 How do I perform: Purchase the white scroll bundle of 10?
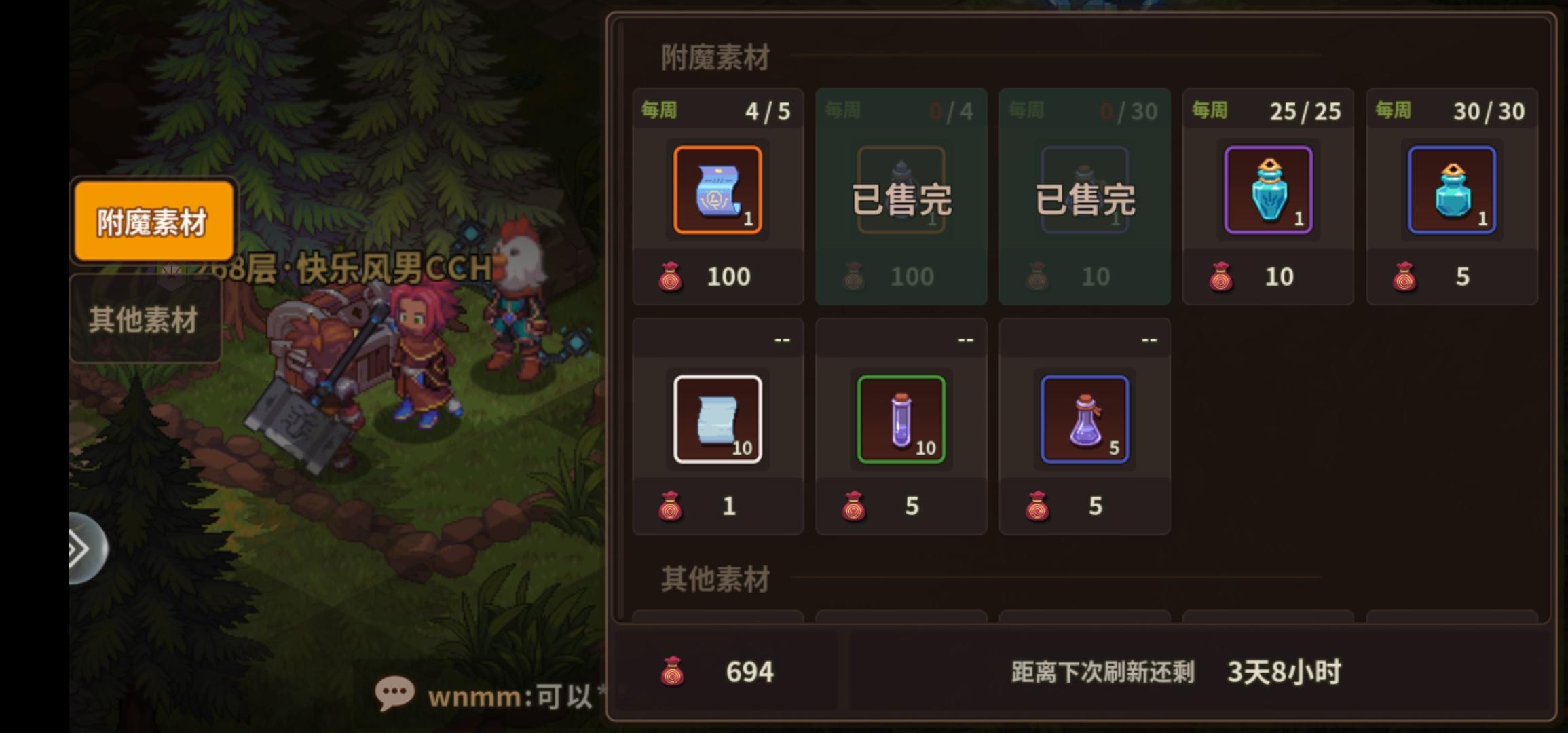pyautogui.click(x=717, y=419)
